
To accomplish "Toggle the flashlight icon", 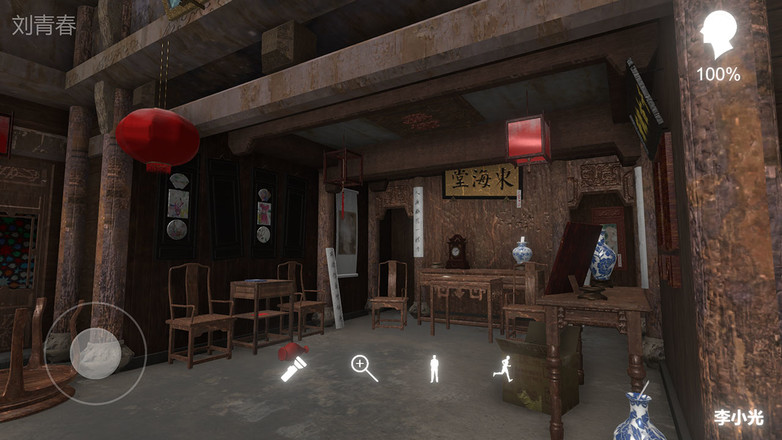I will 293,370.
